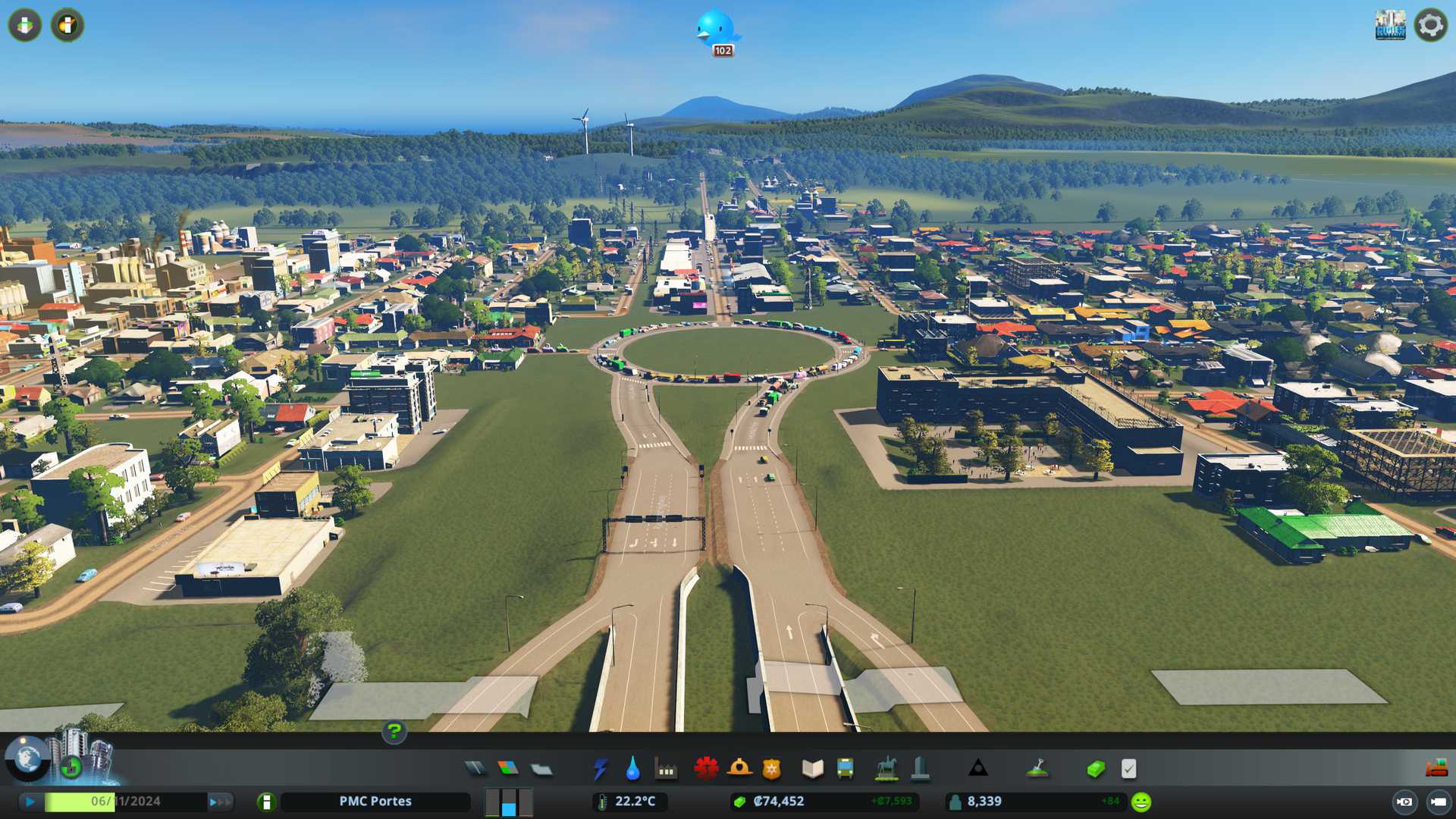This screenshot has height=819, width=1456.
Task: Activate the bulldozer tool
Action: [1436, 769]
